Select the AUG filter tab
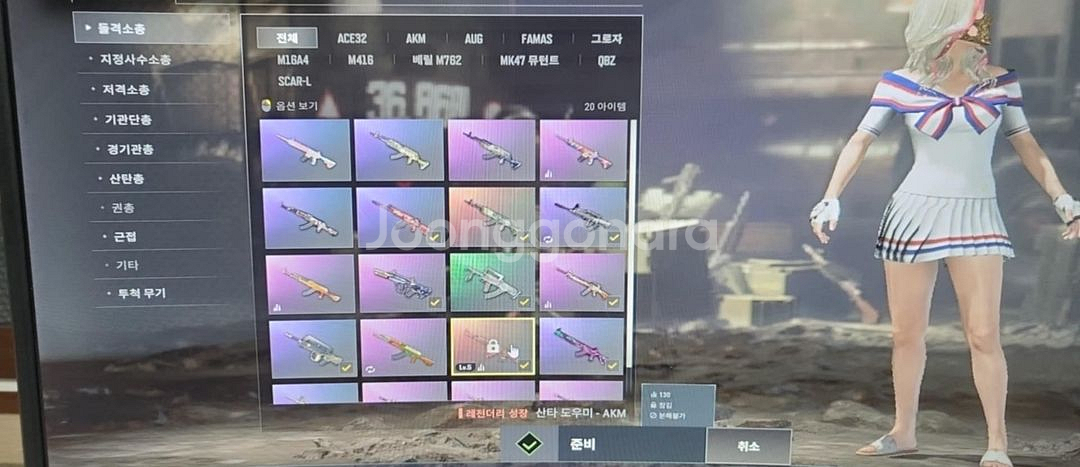Image resolution: width=1080 pixels, height=467 pixels. 473,39
